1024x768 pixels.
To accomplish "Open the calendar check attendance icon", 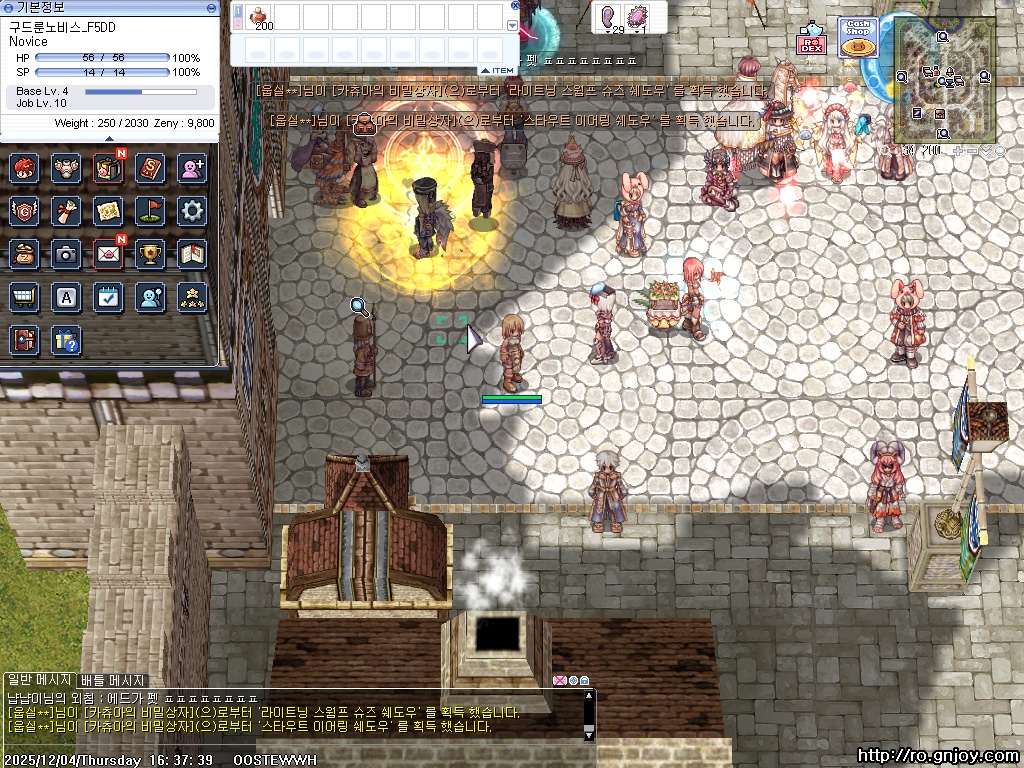I will (108, 297).
